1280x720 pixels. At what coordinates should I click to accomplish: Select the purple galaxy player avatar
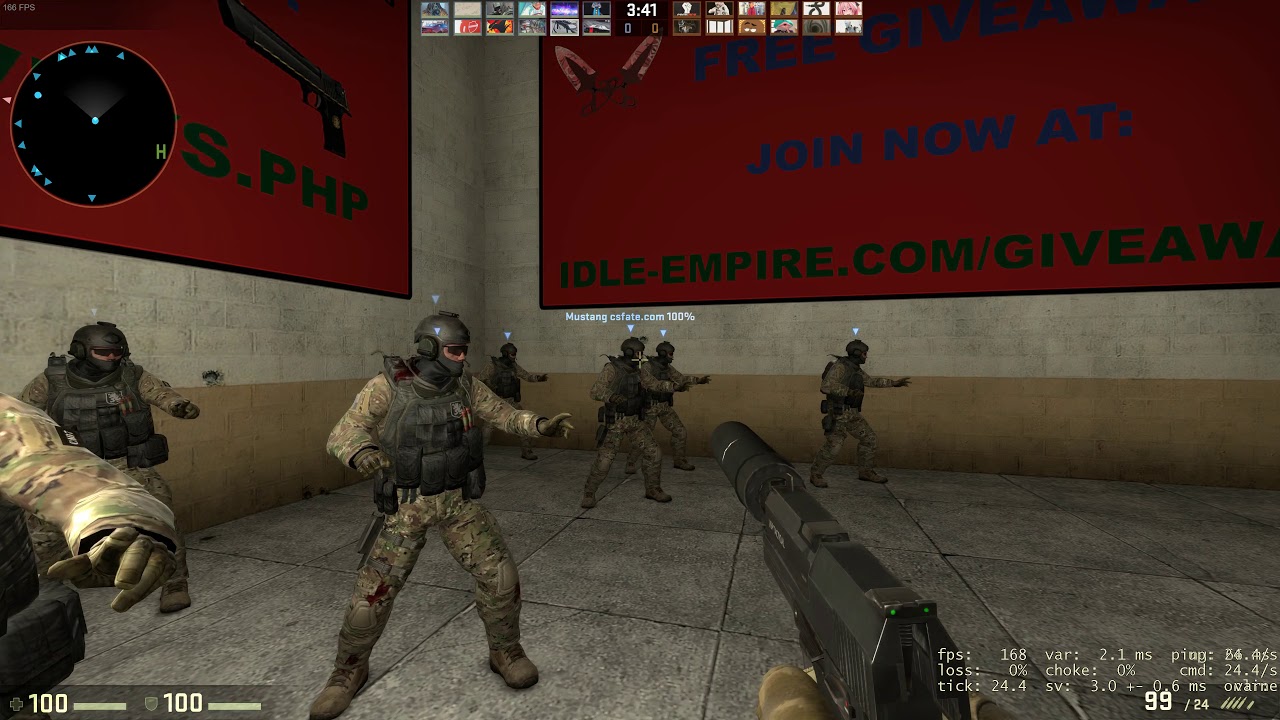pyautogui.click(x=564, y=9)
